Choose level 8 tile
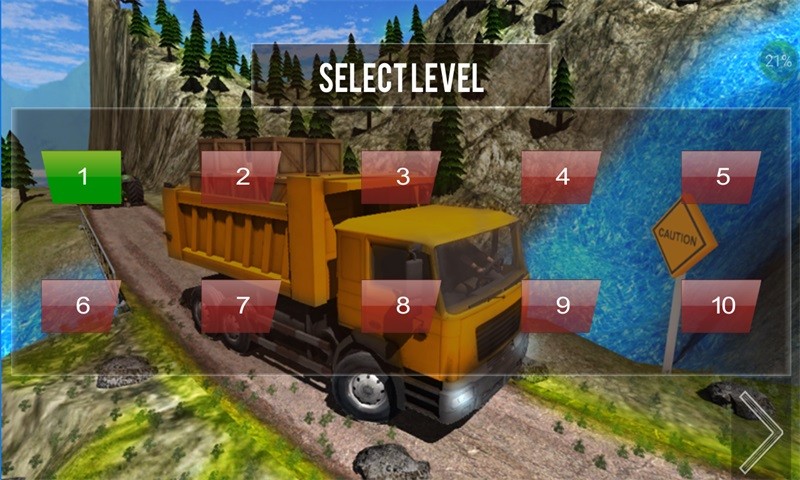800x480 pixels. pos(402,306)
